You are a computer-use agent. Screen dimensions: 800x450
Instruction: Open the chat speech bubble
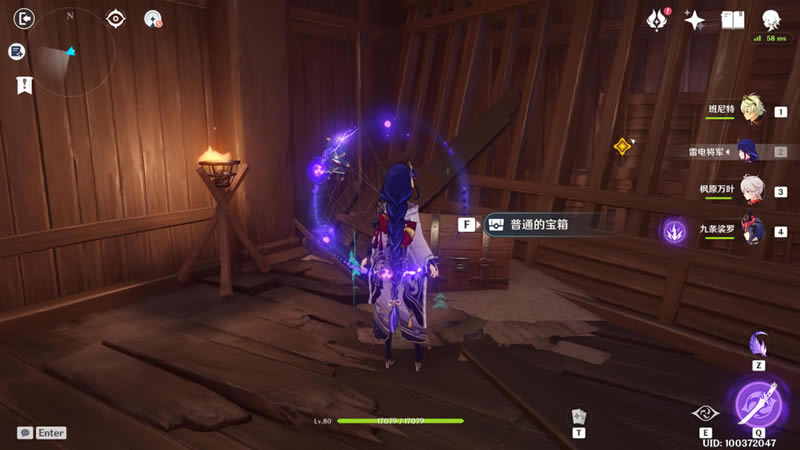[25, 433]
